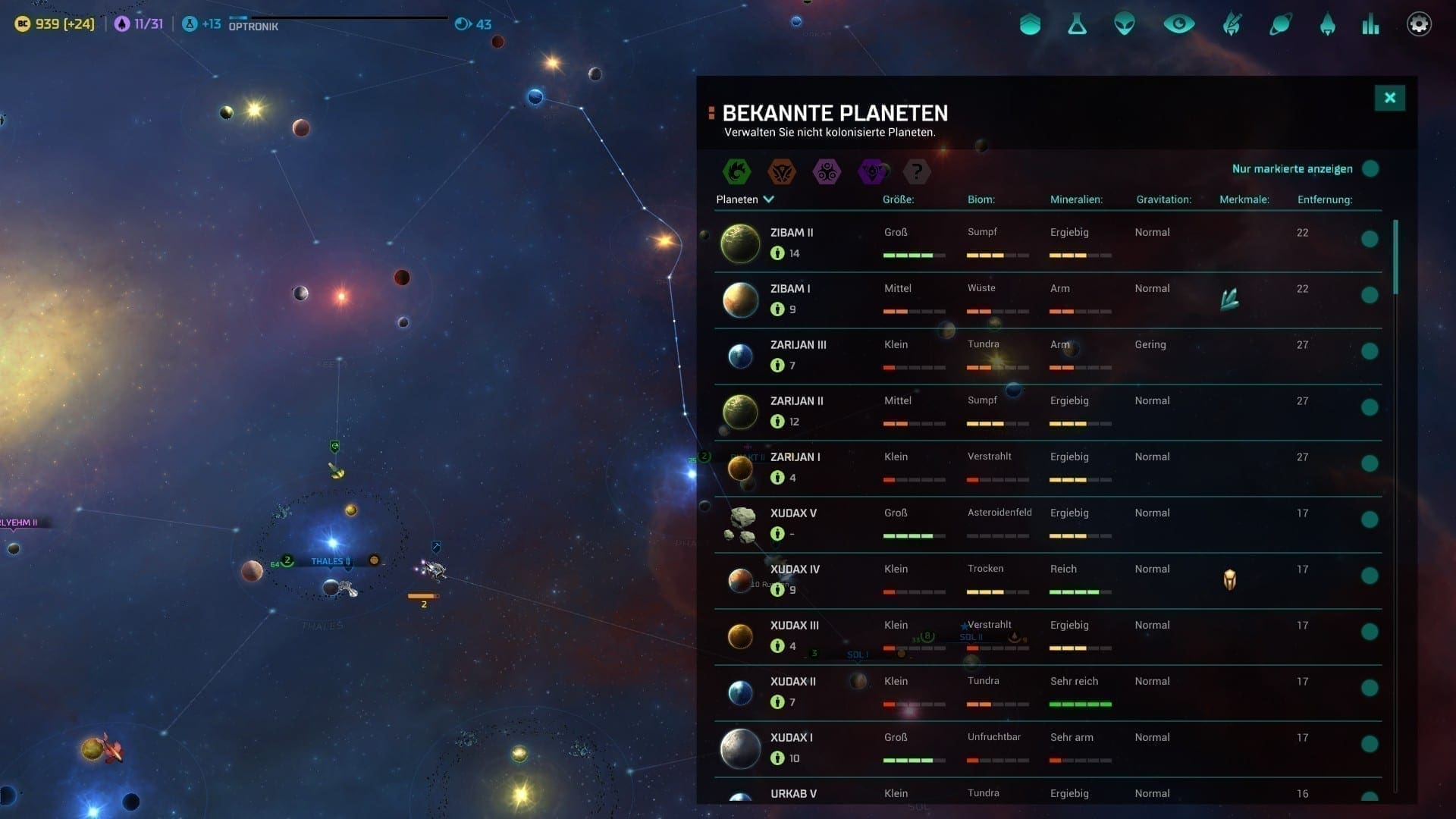Viewport: 1456px width, 819px height.
Task: Sort planets by Entfernung column
Action: [x=1324, y=199]
